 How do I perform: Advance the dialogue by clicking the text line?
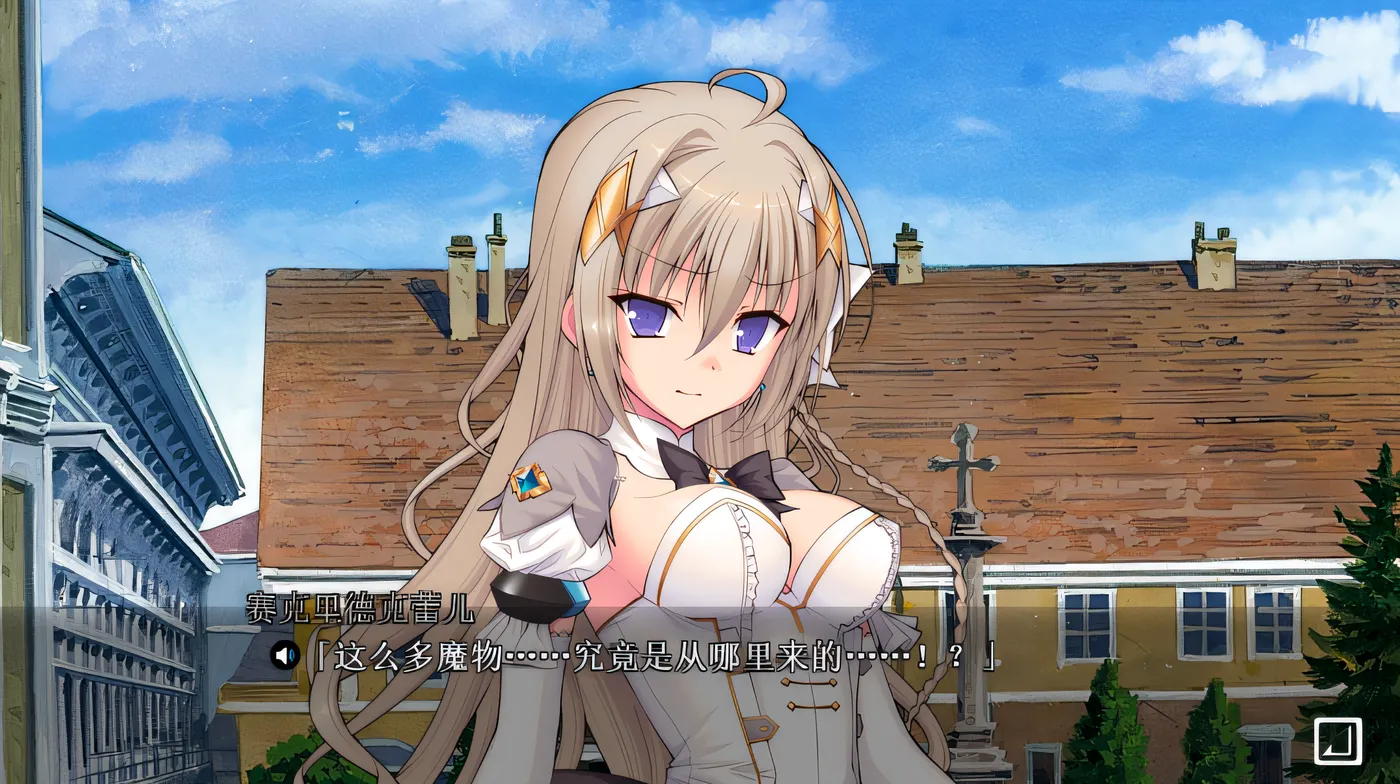[x=650, y=658]
